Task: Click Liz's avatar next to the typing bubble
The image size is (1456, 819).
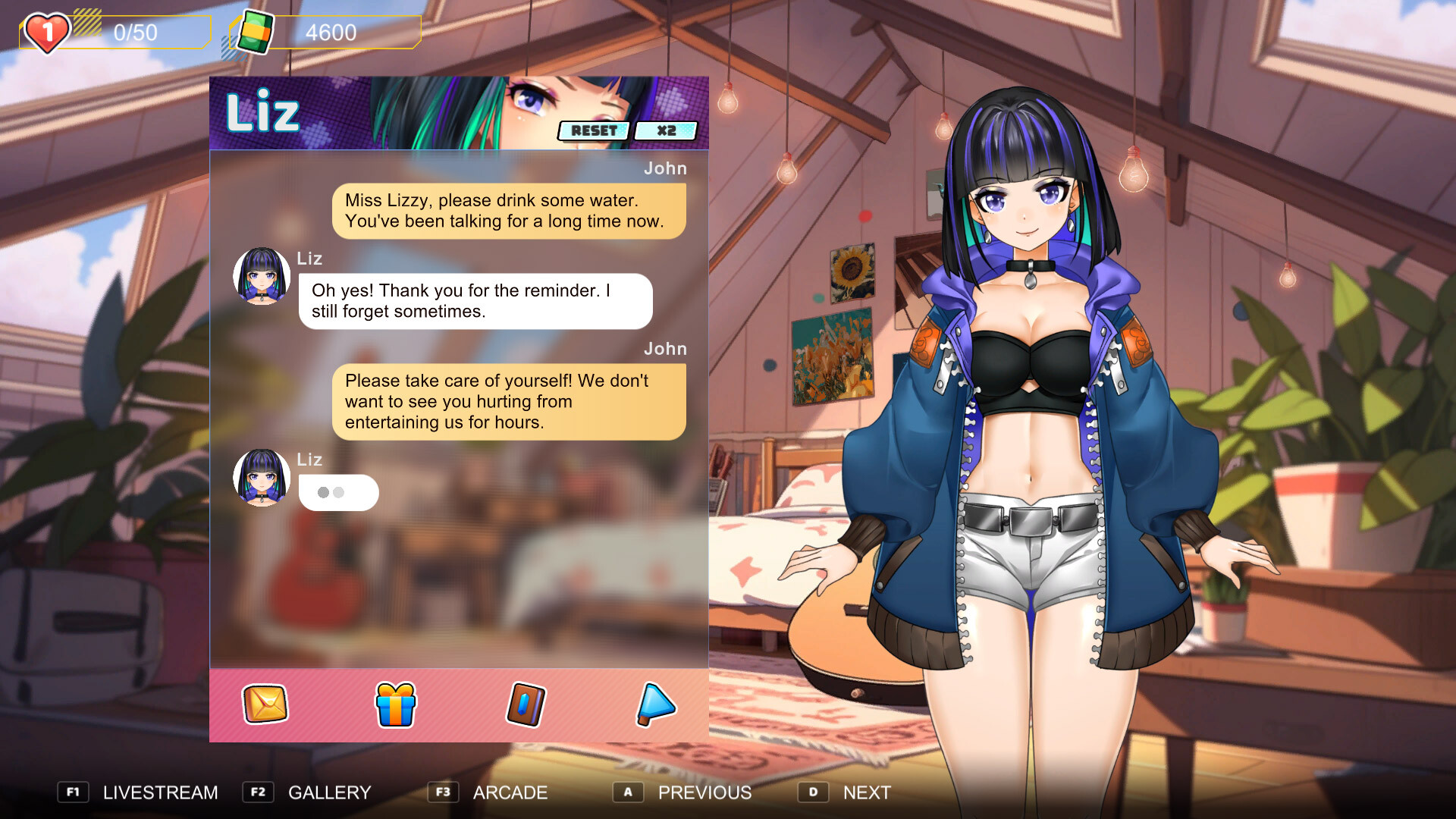Action: pyautogui.click(x=261, y=478)
